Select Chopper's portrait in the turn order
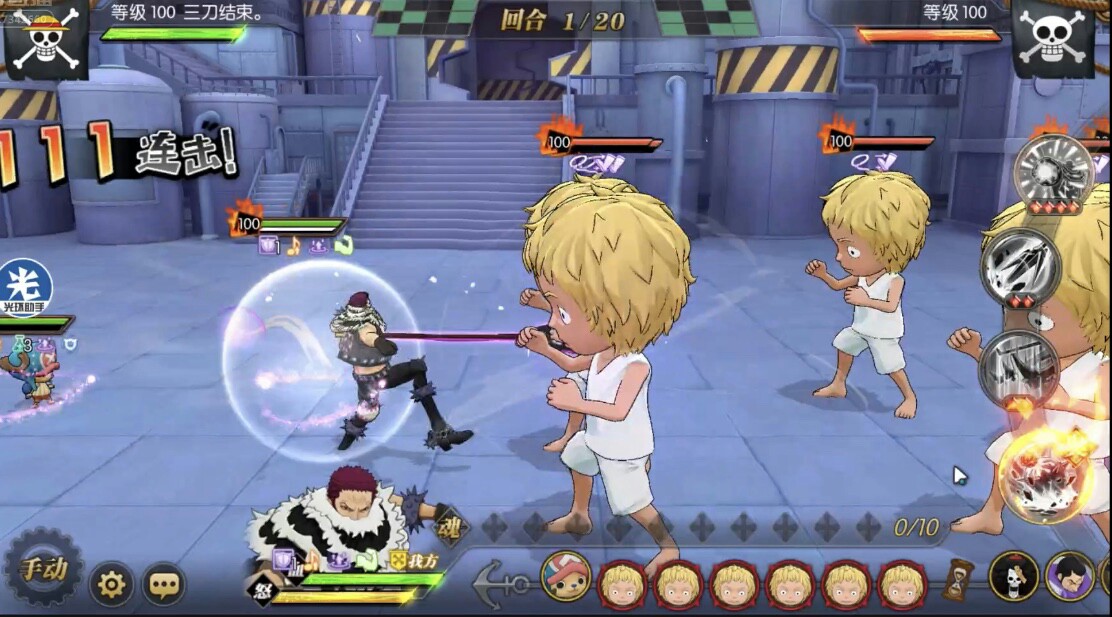This screenshot has height=617, width=1112. click(x=565, y=576)
